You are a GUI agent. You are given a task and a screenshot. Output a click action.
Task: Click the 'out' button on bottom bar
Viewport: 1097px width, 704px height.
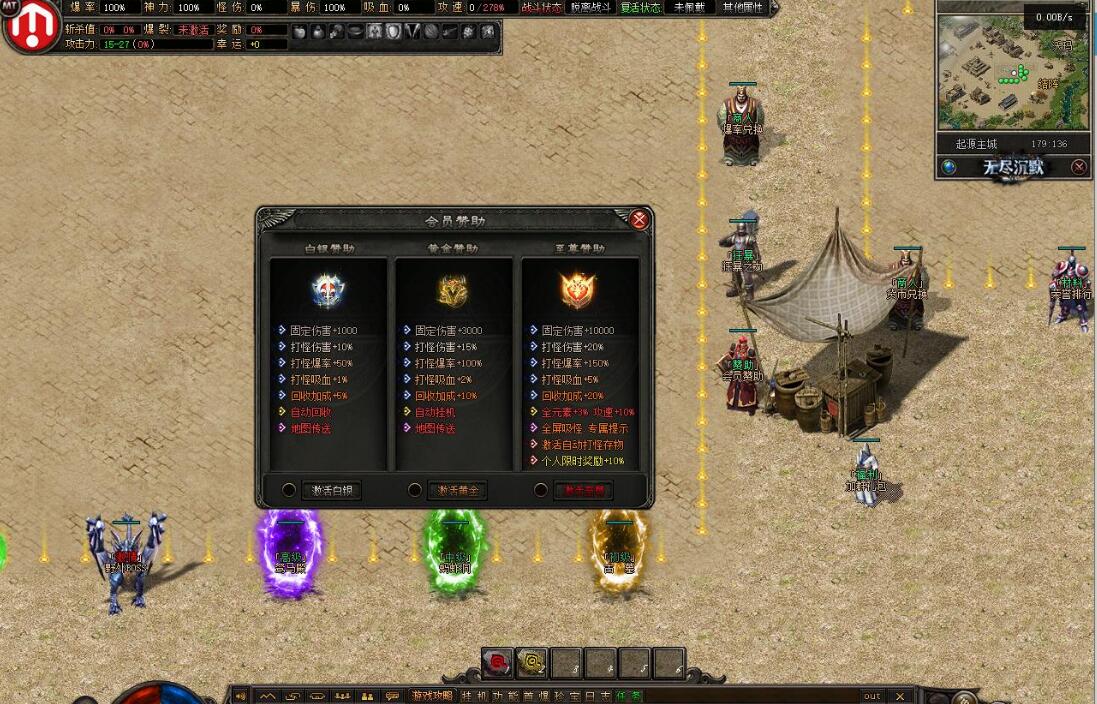point(872,696)
